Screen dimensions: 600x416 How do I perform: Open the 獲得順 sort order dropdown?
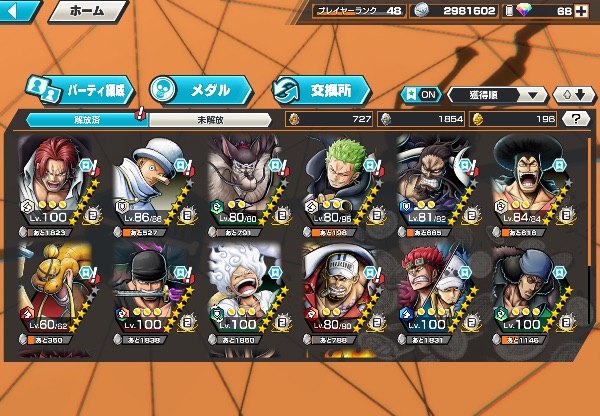496,95
